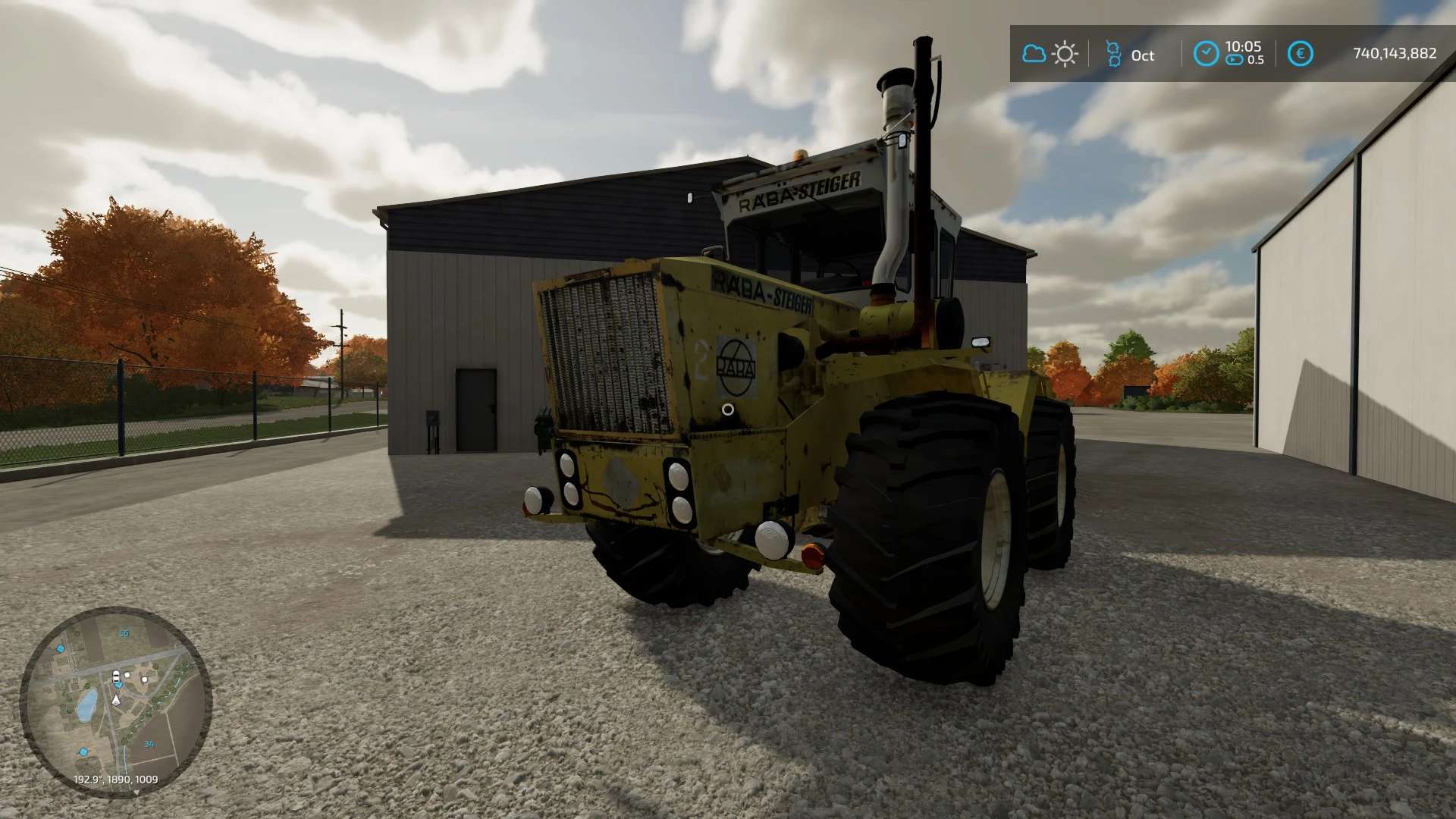Select the season icon beside Oct

pos(1112,54)
